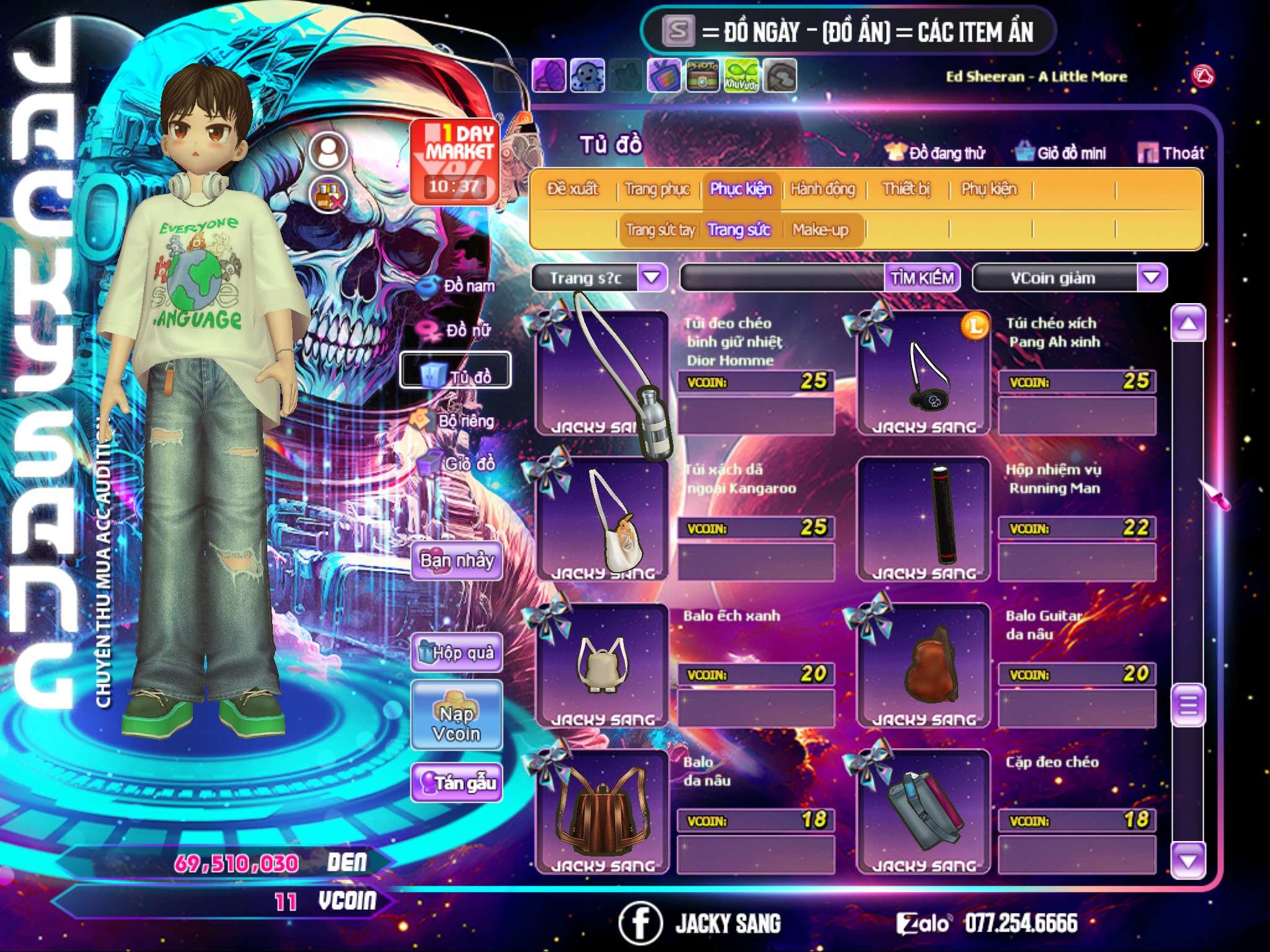Viewport: 1270px width, 952px height.
Task: Select the Dior Homme bottle bag item
Action: pos(602,372)
